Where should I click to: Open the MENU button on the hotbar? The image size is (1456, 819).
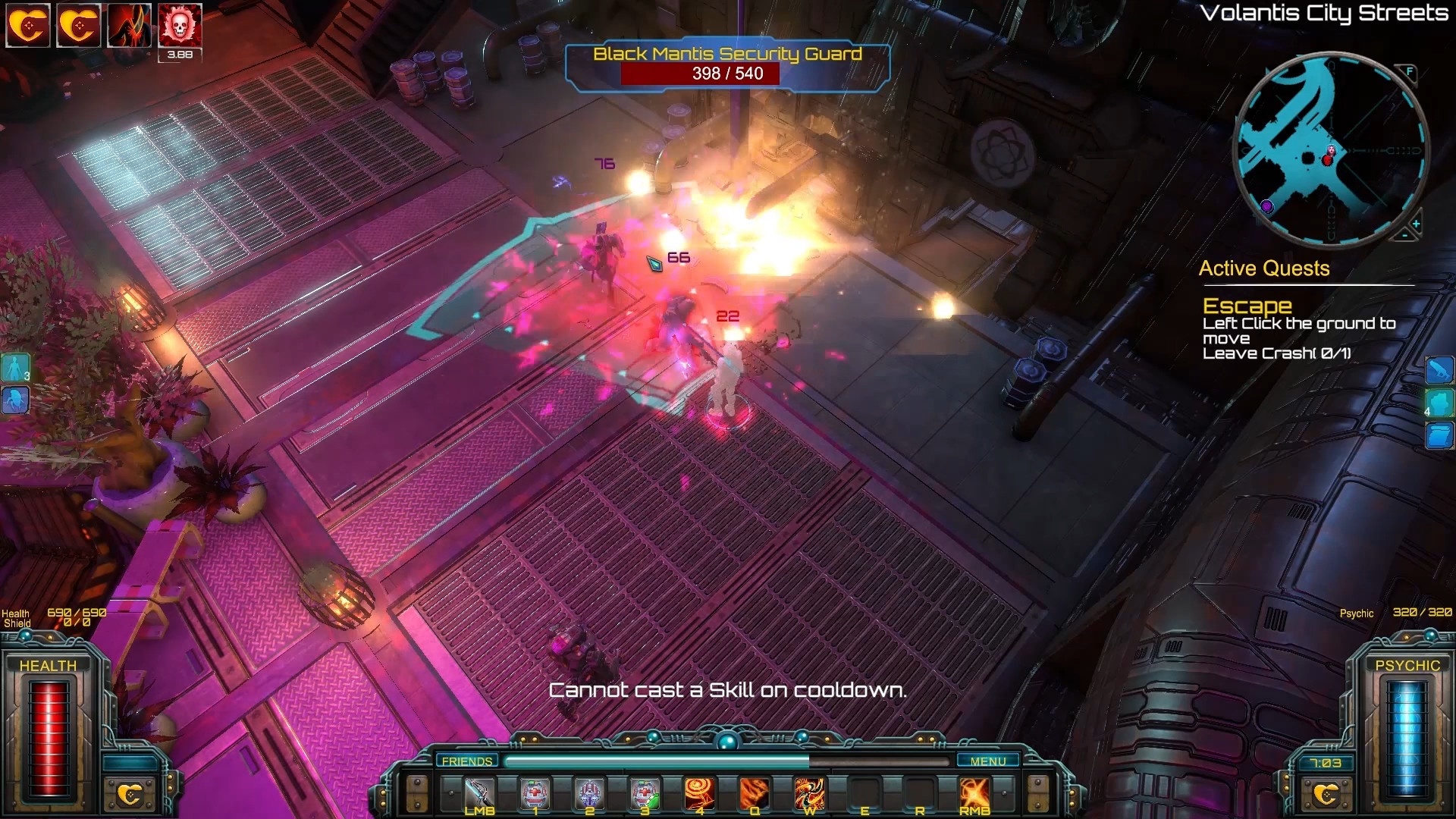[987, 761]
